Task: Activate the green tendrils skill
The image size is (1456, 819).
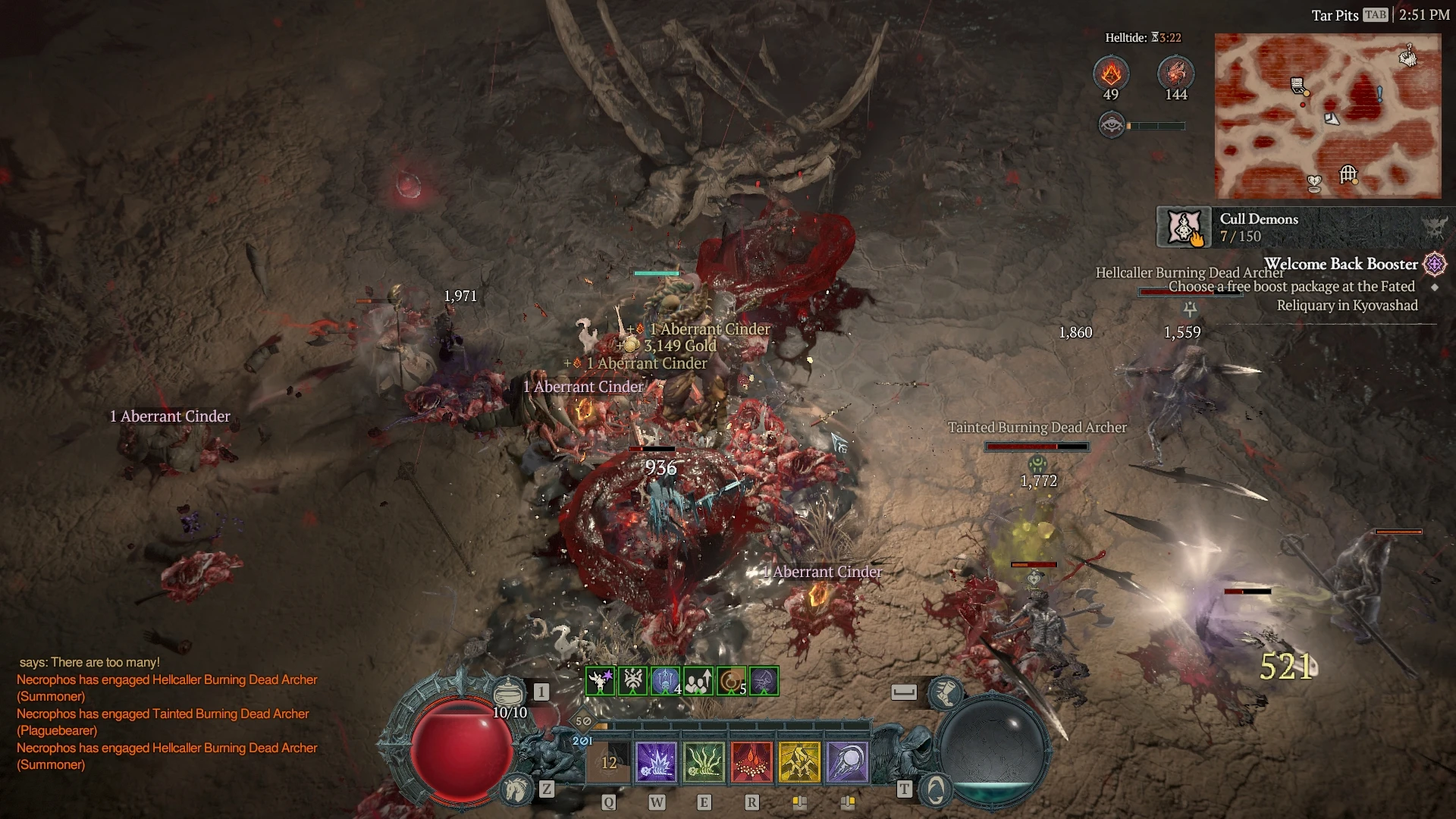Action: 704,762
